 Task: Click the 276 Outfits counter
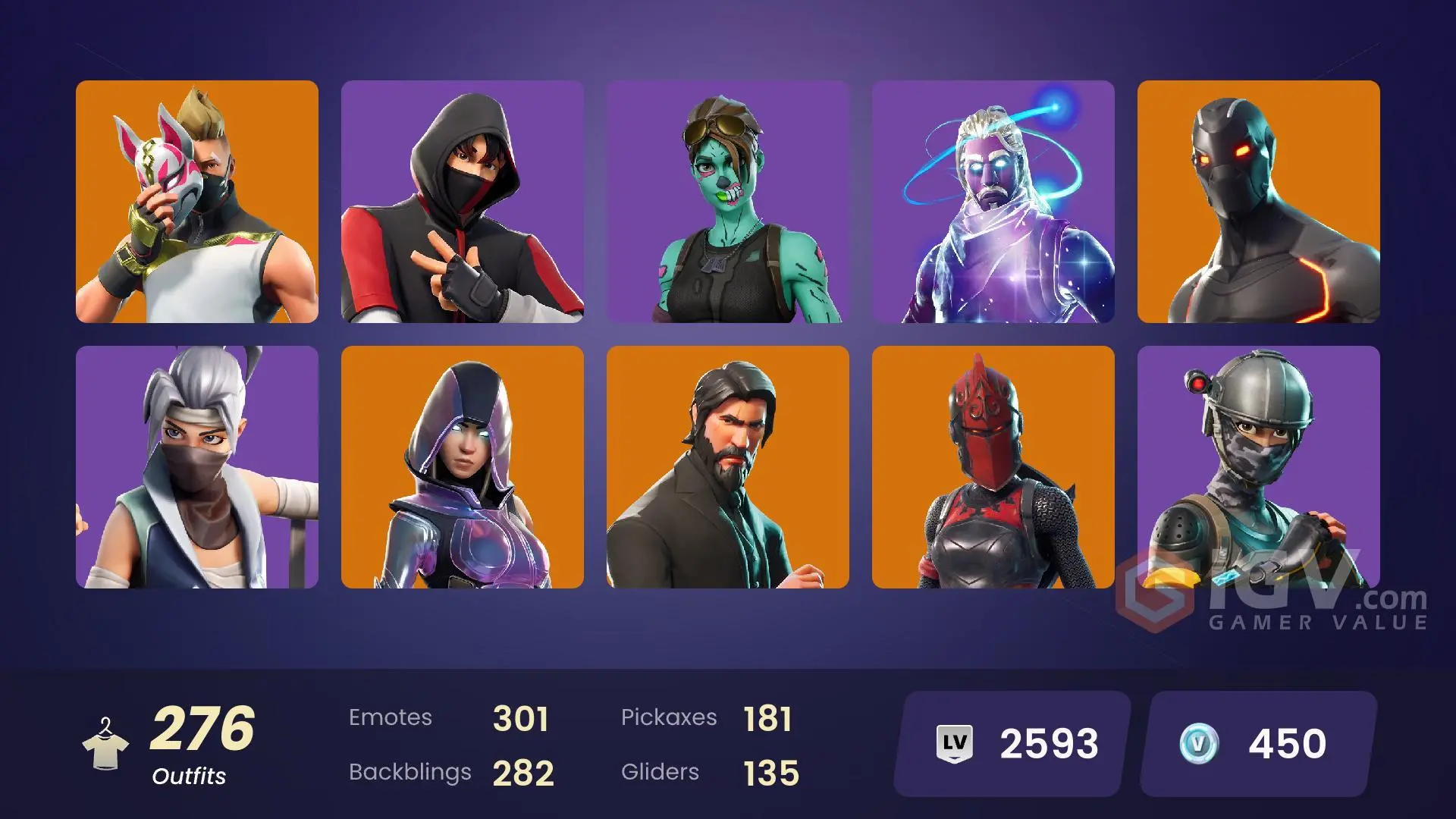203,728
